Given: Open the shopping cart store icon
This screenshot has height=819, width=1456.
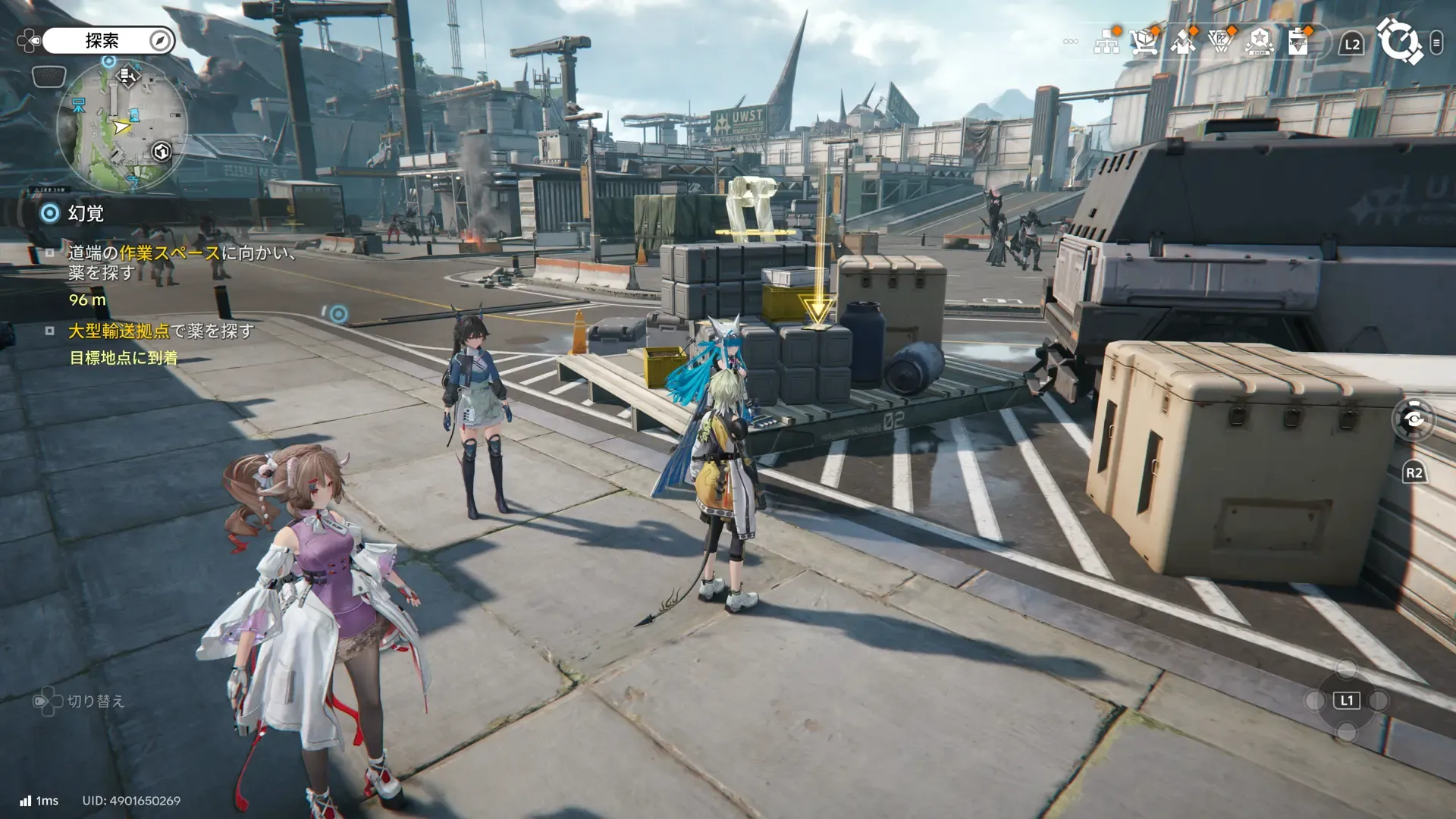Looking at the screenshot, I should [x=1144, y=42].
